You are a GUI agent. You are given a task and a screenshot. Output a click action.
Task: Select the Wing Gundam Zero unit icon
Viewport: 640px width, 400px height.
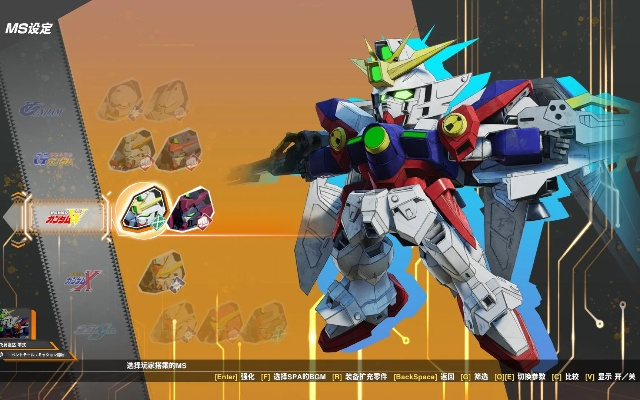point(141,208)
